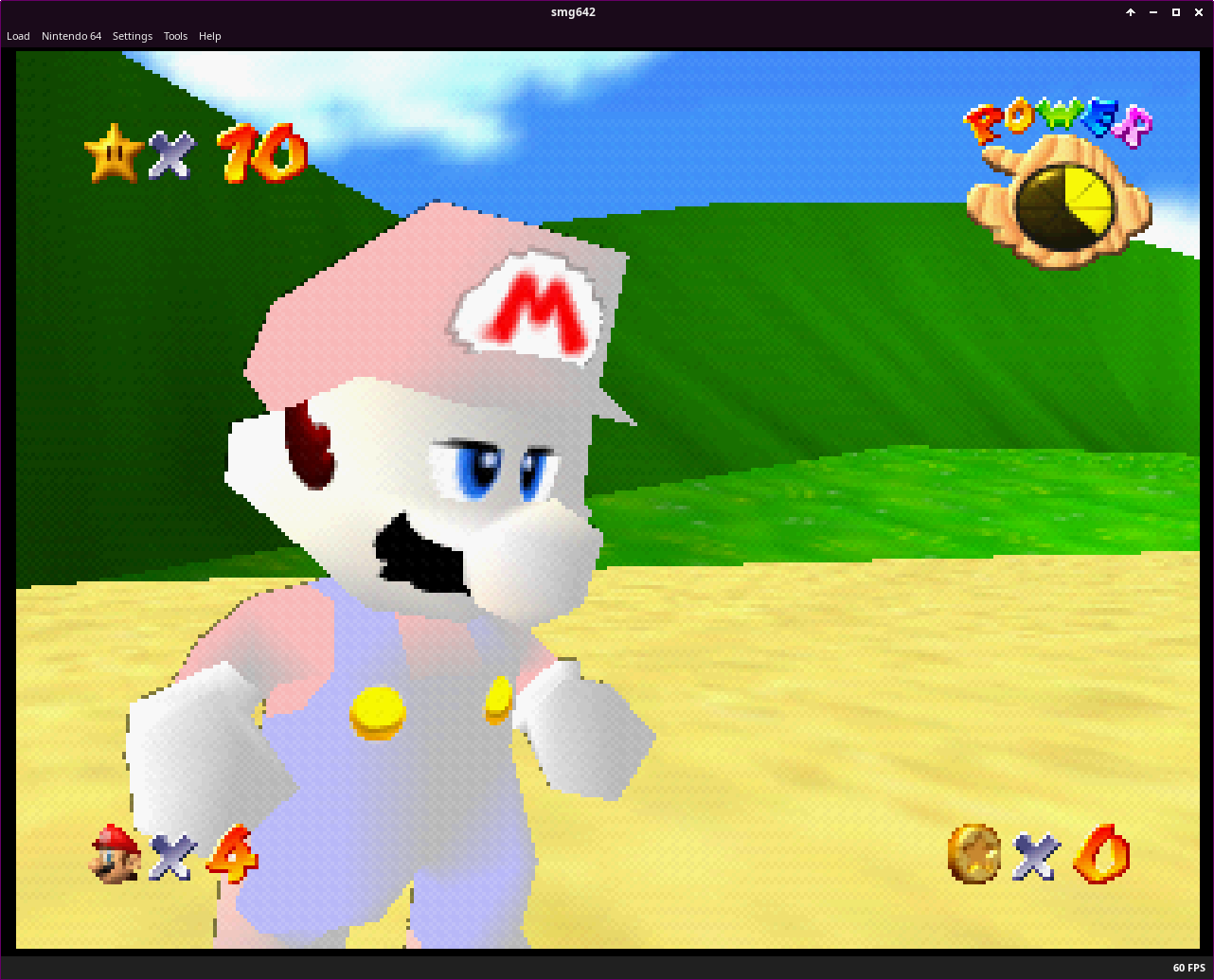Open the Load menu

[18, 36]
